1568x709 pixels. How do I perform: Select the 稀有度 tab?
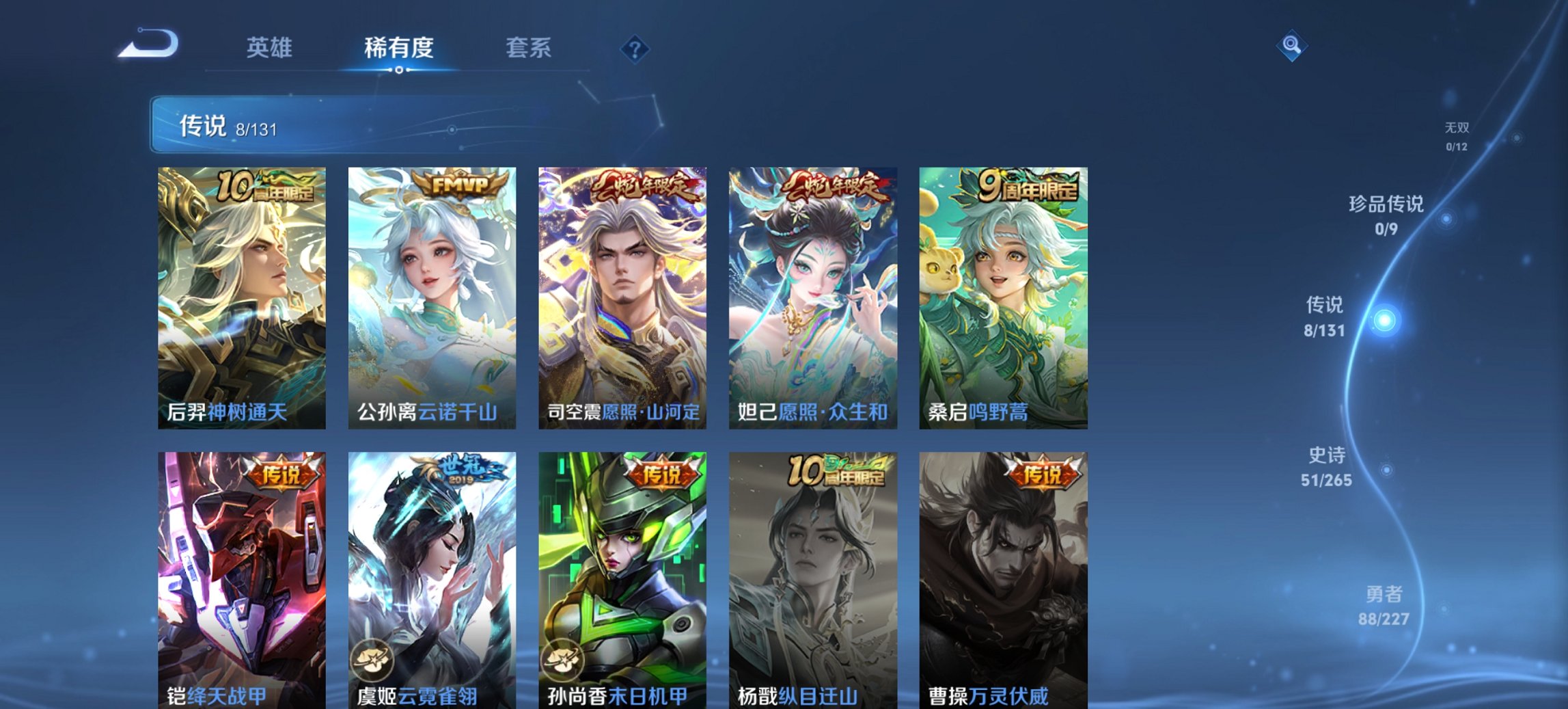pos(398,49)
